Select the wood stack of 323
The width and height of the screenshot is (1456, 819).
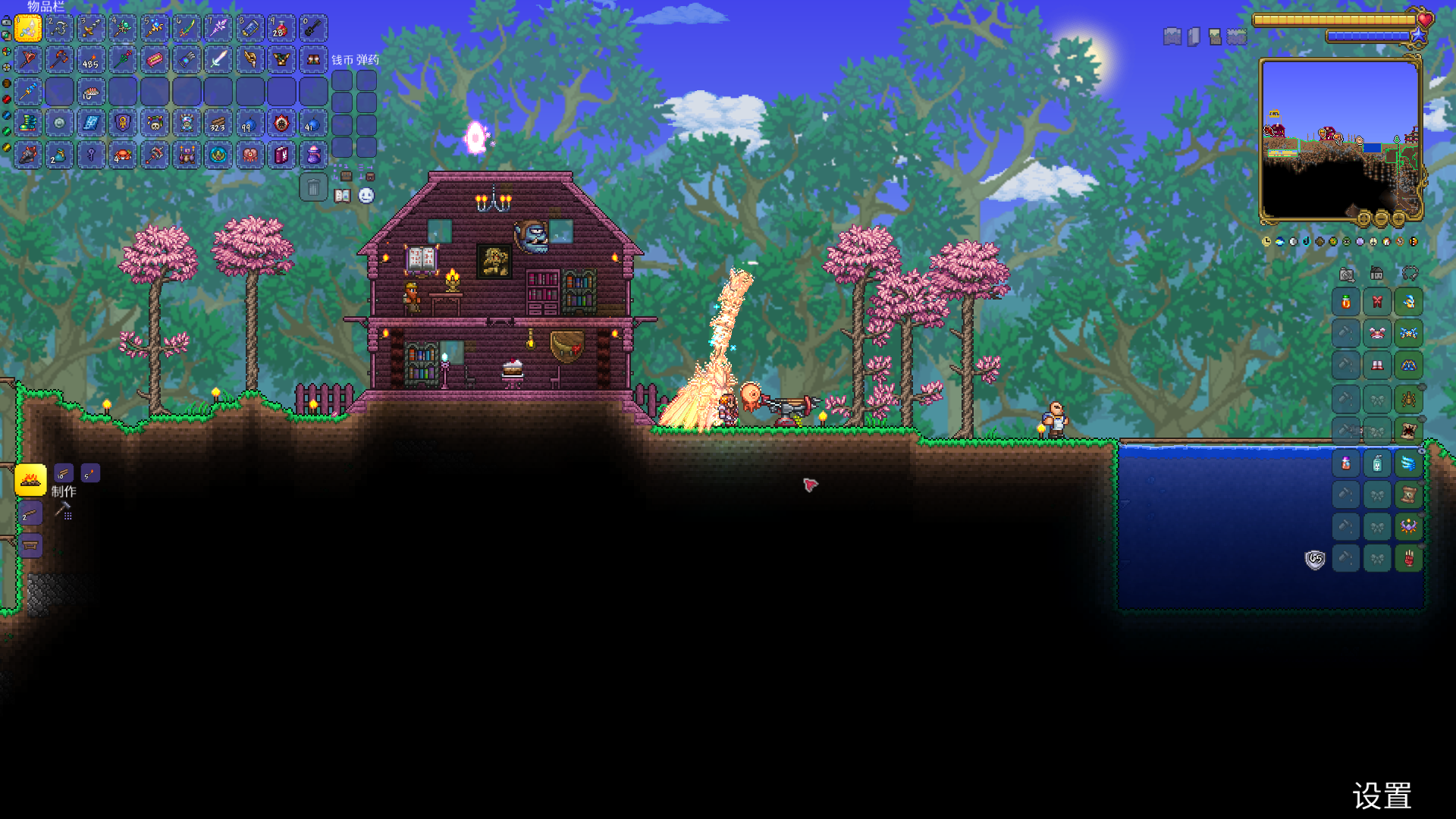218,123
